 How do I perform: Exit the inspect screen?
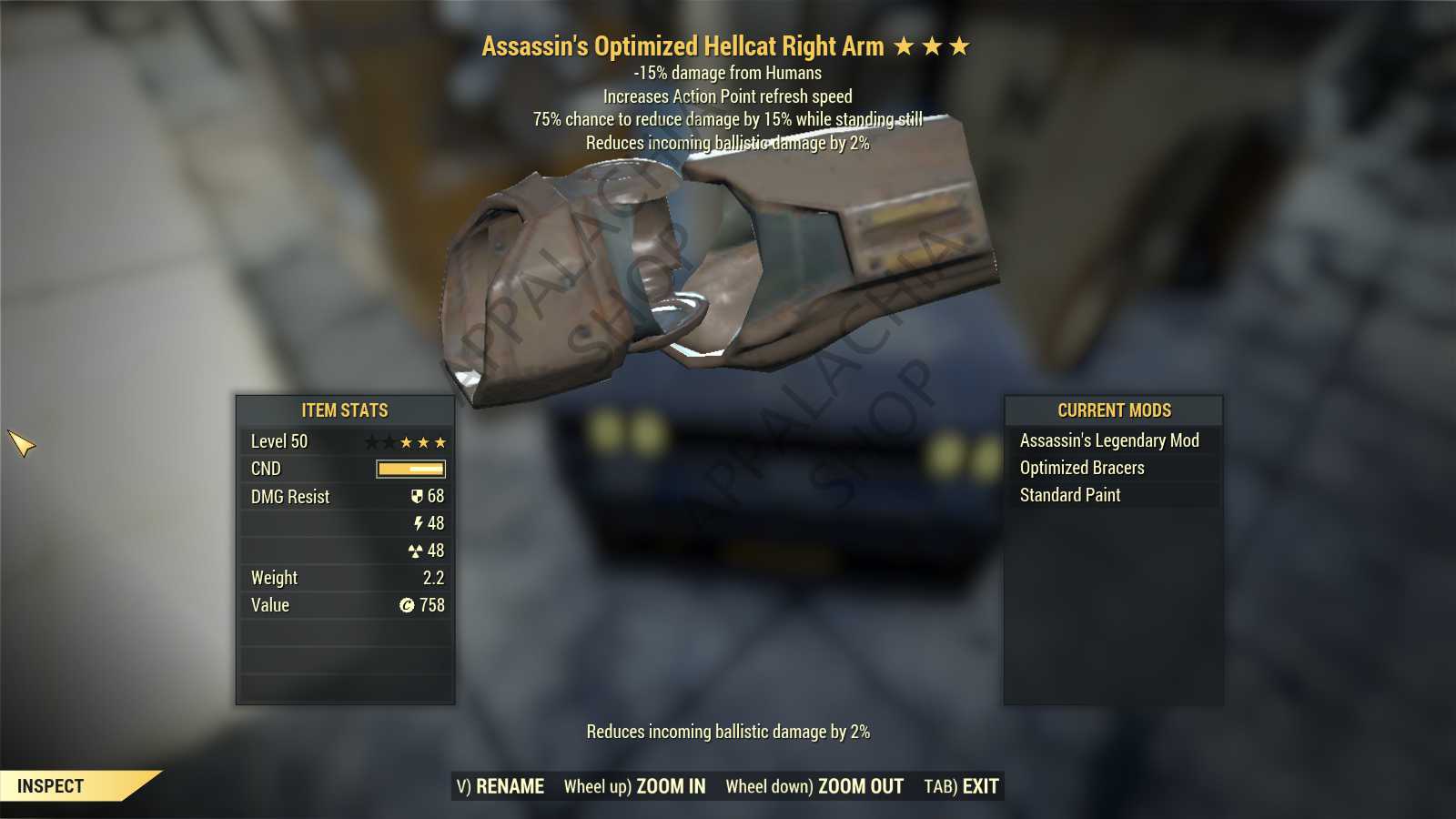point(961,786)
